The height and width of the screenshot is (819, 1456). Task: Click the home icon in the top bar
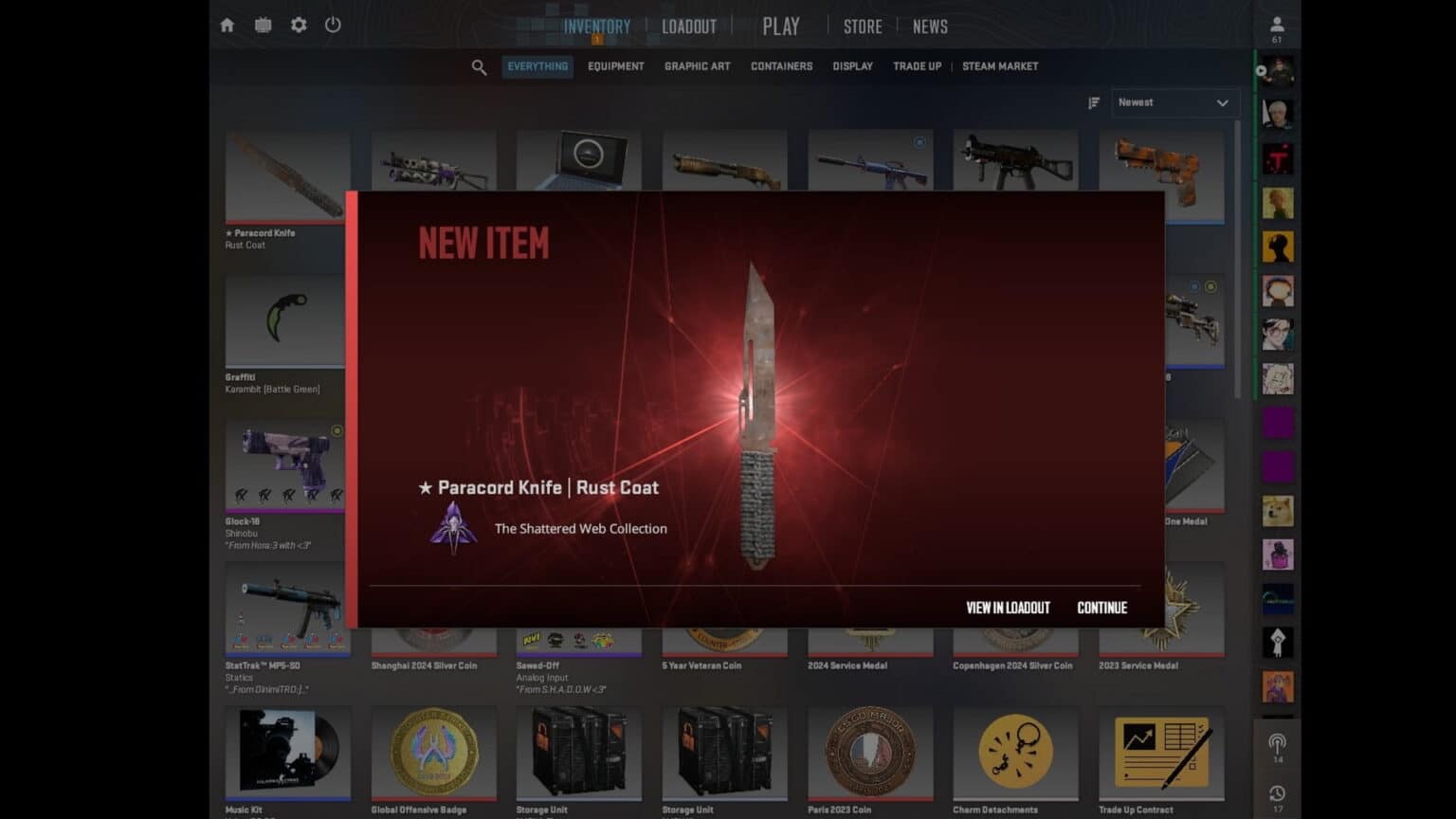[227, 25]
